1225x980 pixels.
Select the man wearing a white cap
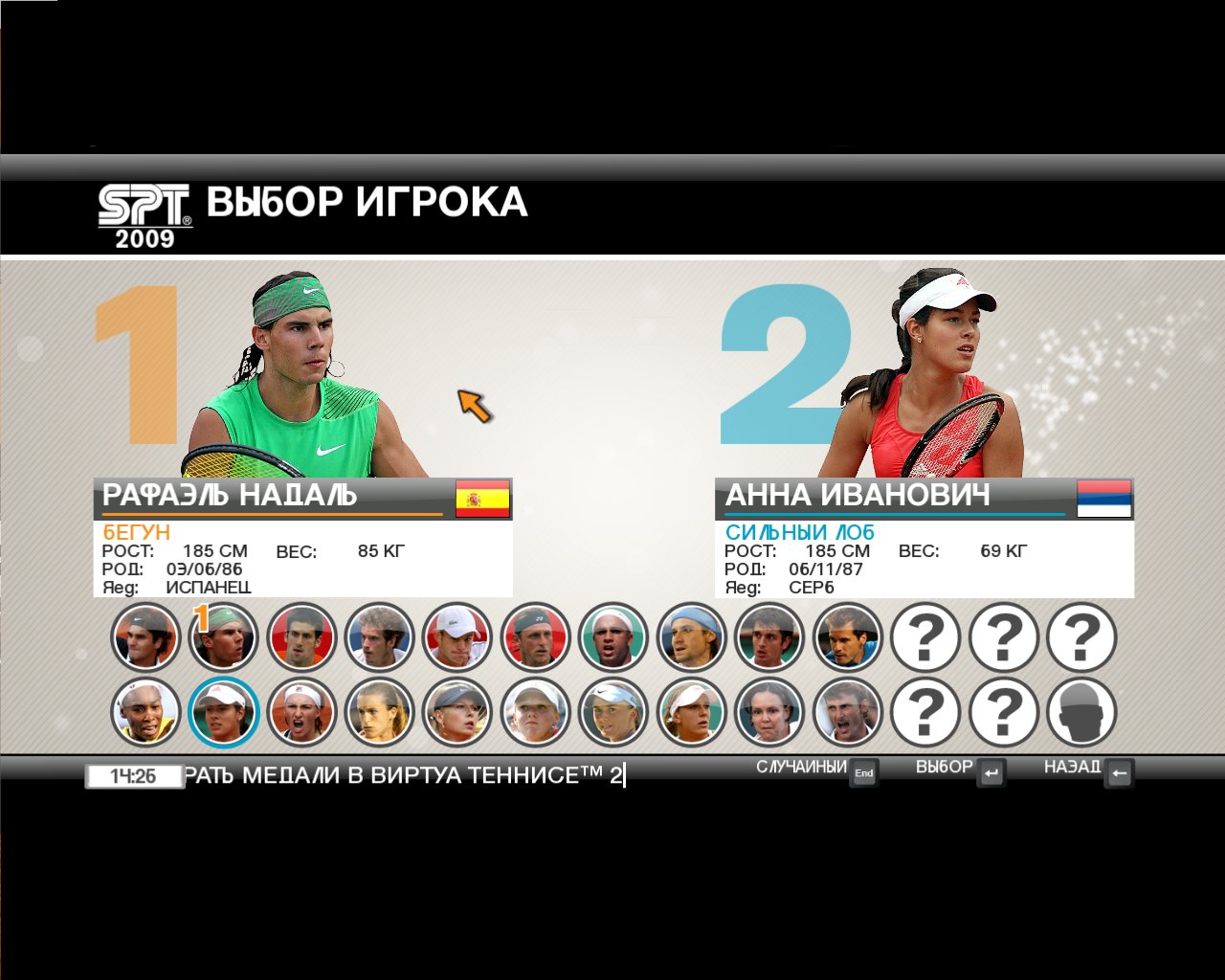click(457, 636)
